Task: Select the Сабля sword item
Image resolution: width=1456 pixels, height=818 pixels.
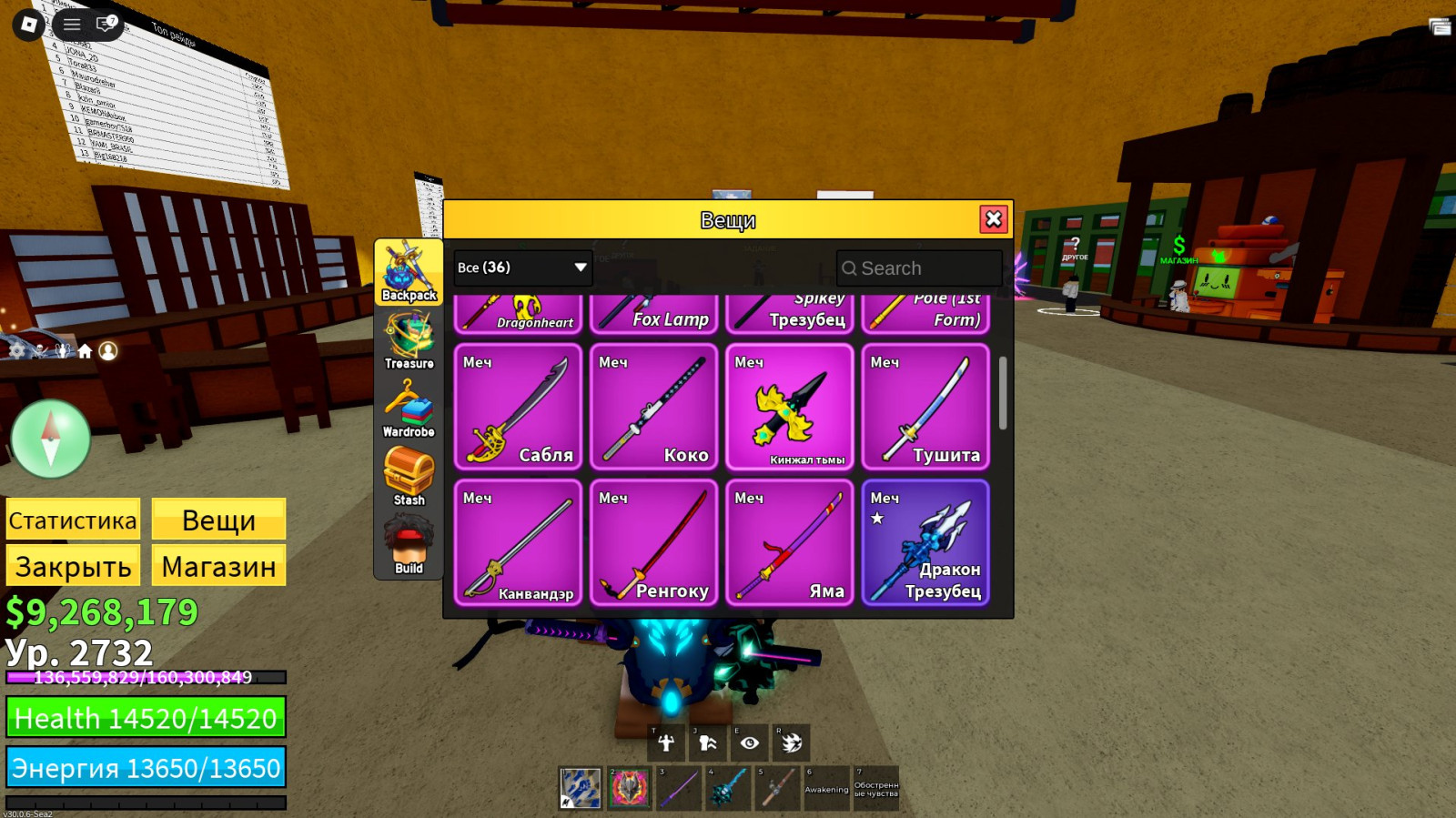Action: (518, 407)
